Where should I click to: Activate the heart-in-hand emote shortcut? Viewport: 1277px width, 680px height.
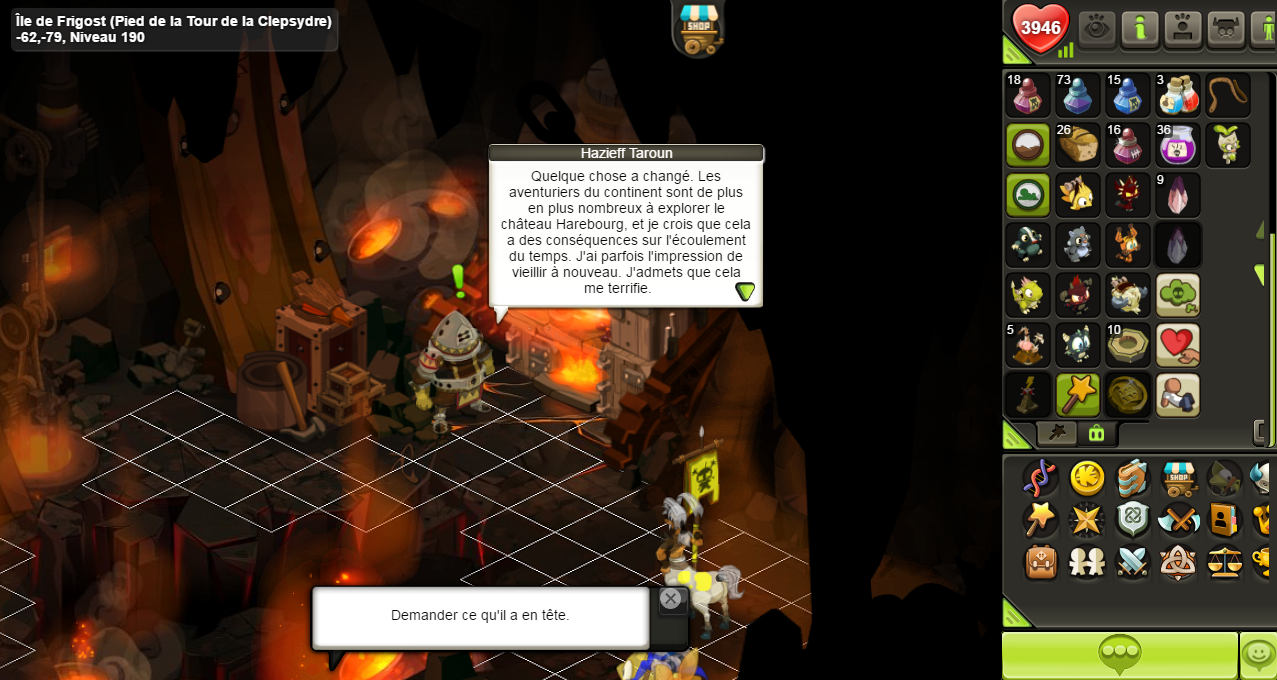[x=1178, y=345]
